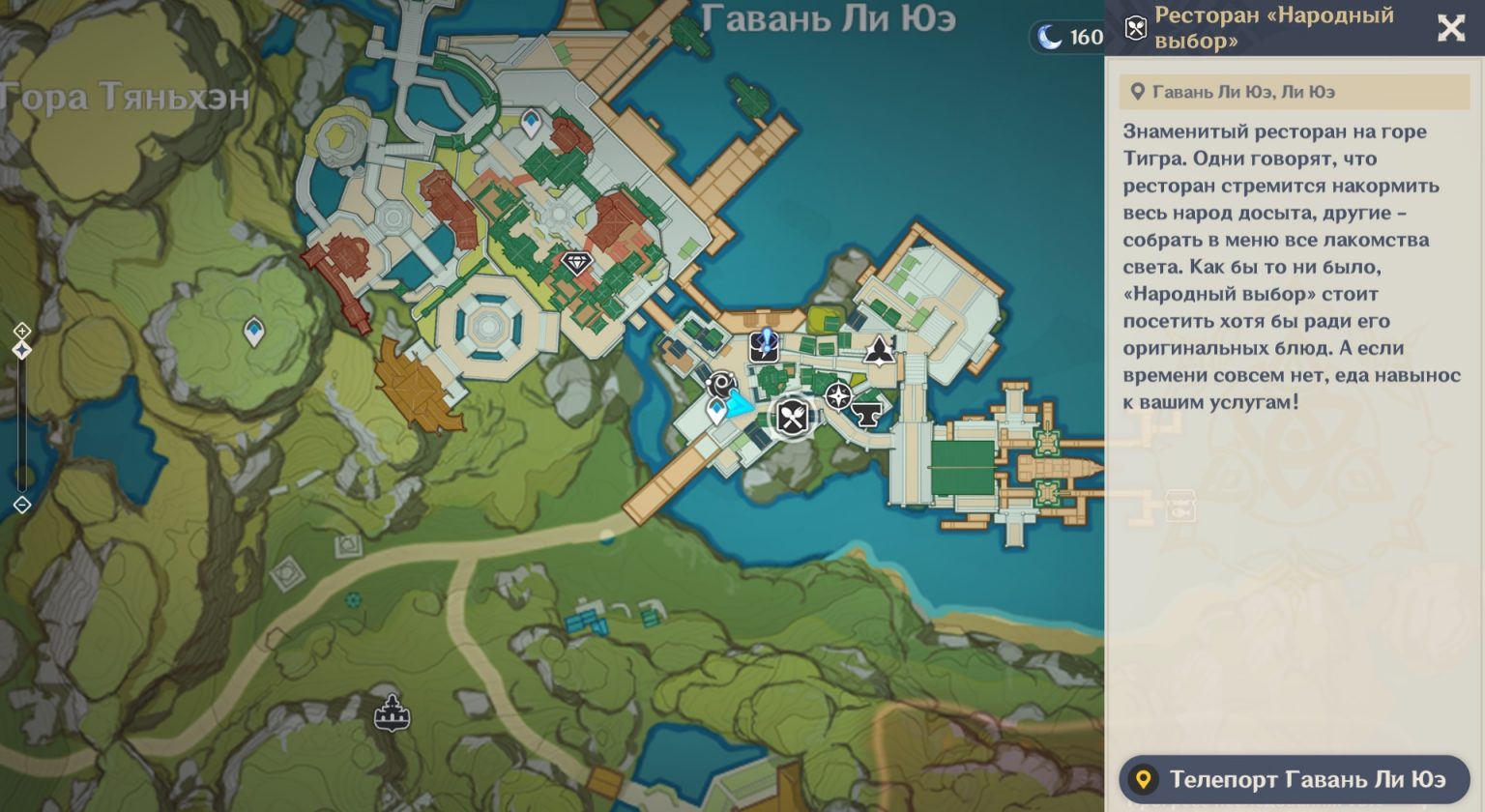The height and width of the screenshot is (812, 1485).
Task: Close the restaurant information panel
Action: point(1451,29)
